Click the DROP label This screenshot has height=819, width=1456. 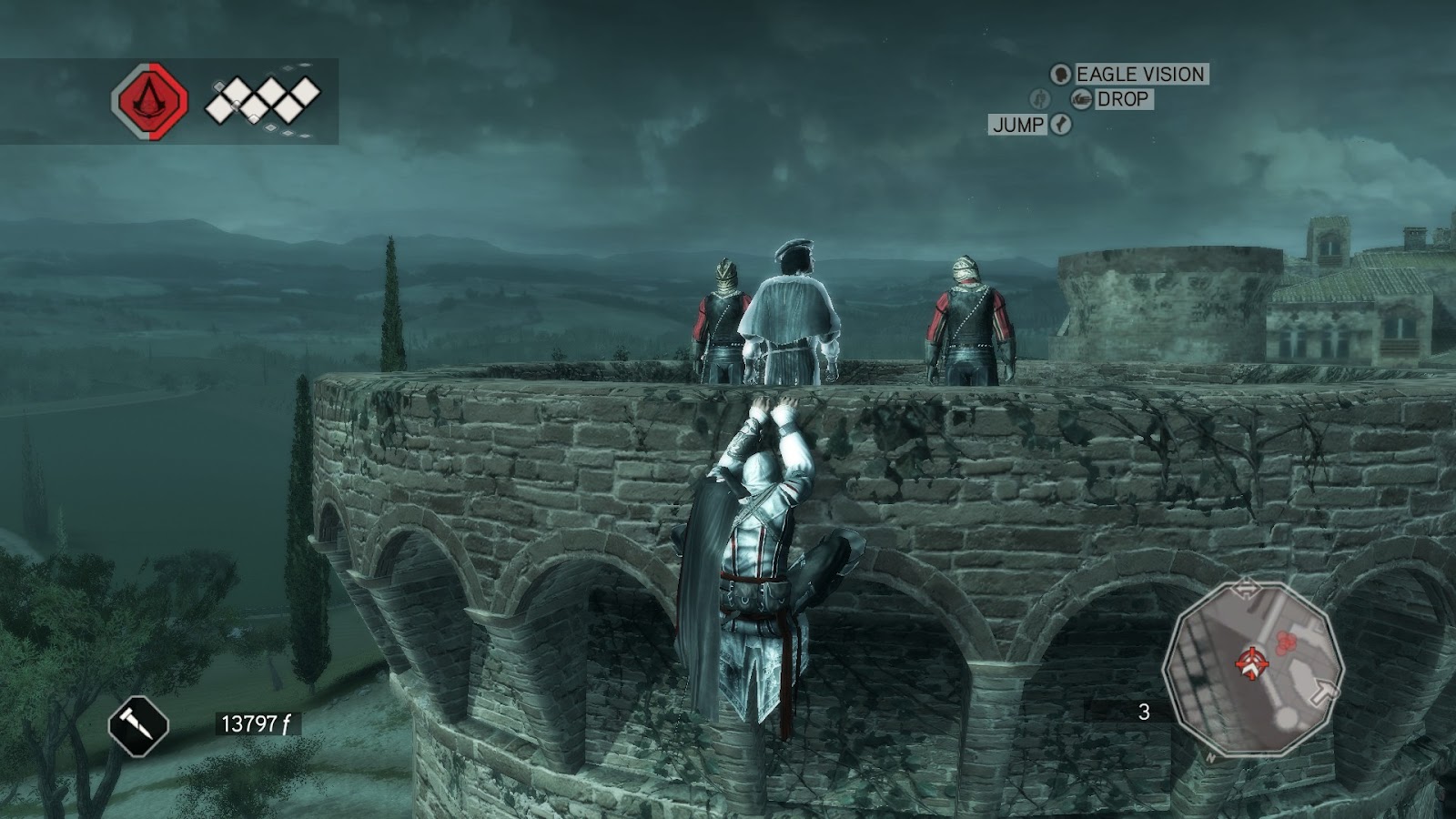(1124, 99)
